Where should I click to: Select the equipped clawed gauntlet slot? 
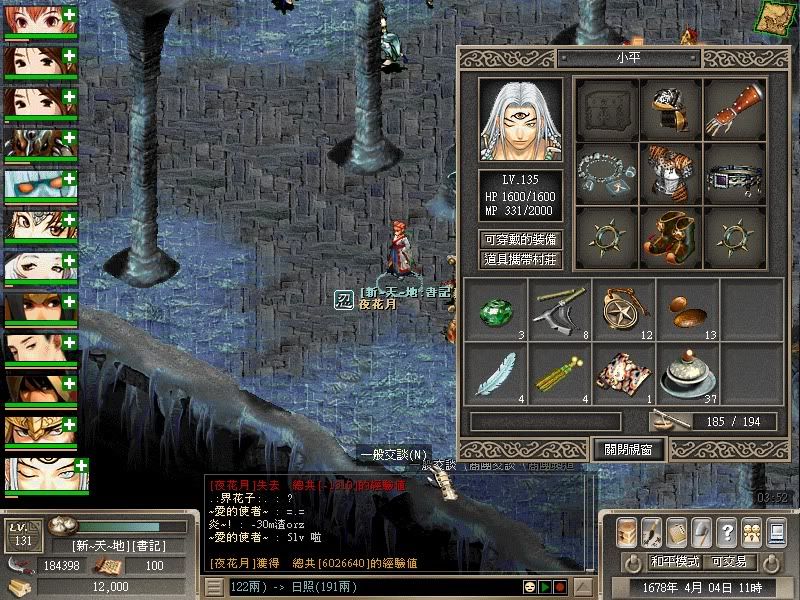(735, 107)
